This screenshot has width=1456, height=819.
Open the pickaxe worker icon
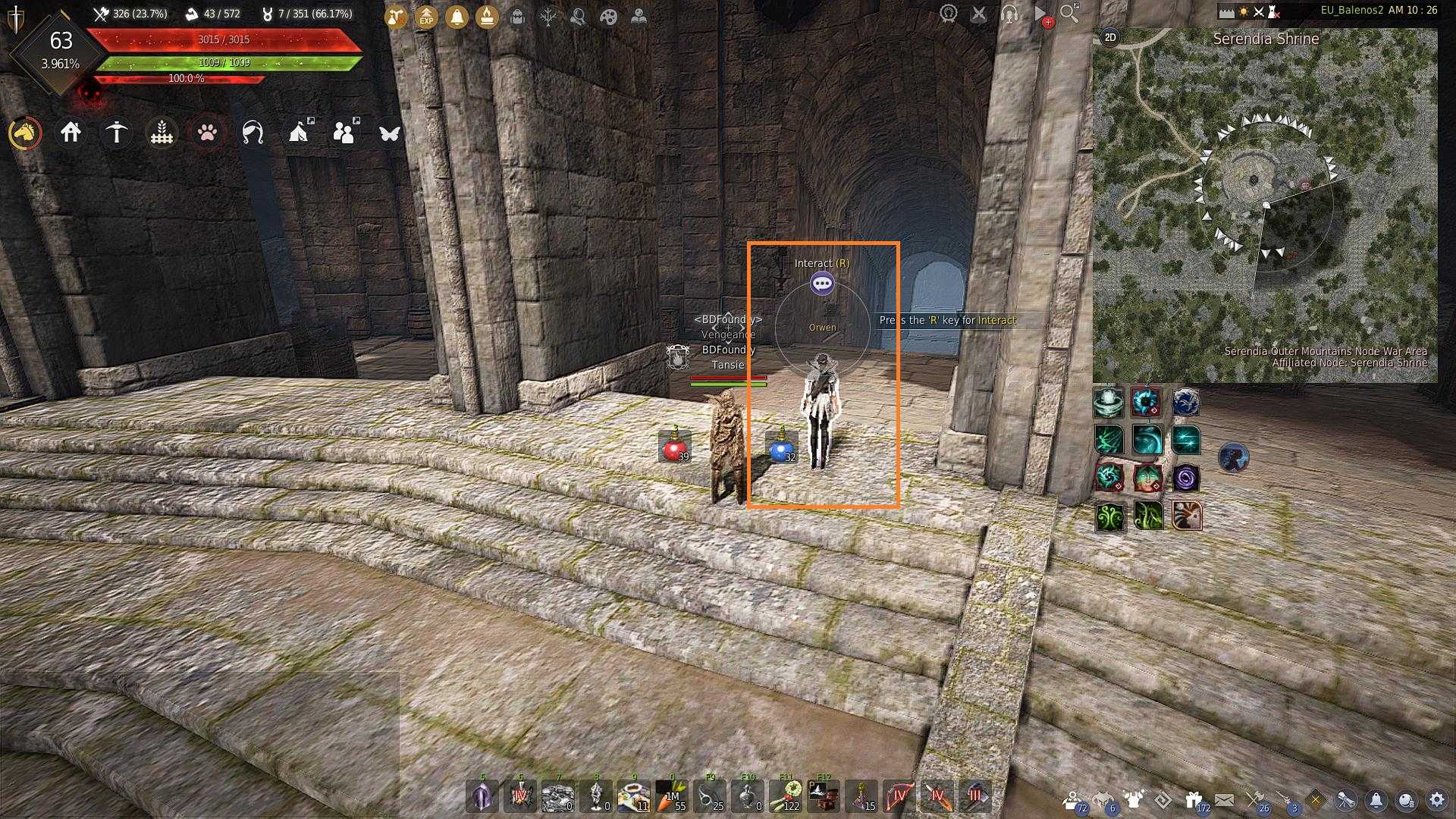click(x=116, y=133)
